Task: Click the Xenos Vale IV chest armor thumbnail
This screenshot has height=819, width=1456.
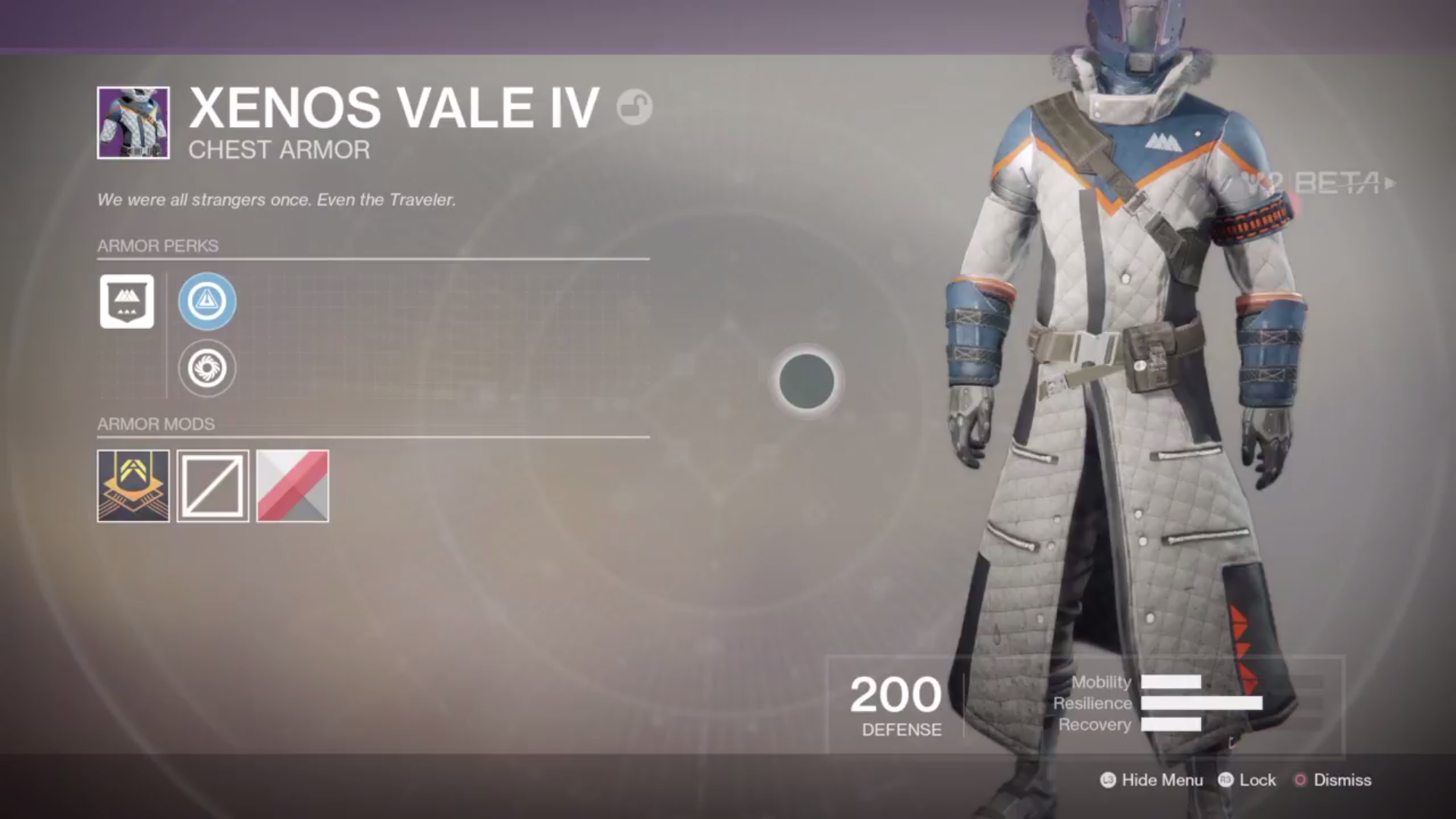Action: coord(133,123)
